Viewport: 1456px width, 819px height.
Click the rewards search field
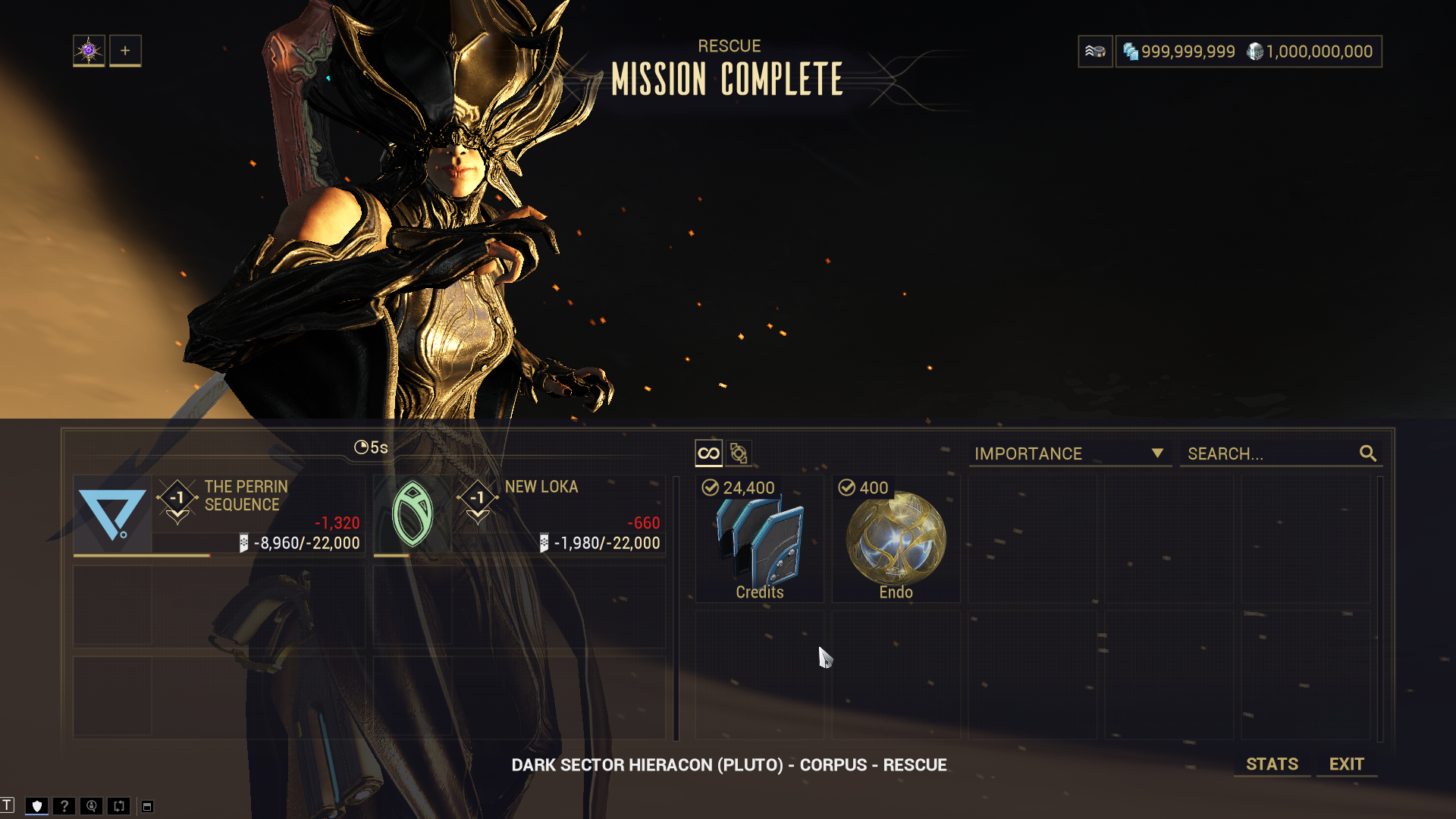tap(1270, 453)
